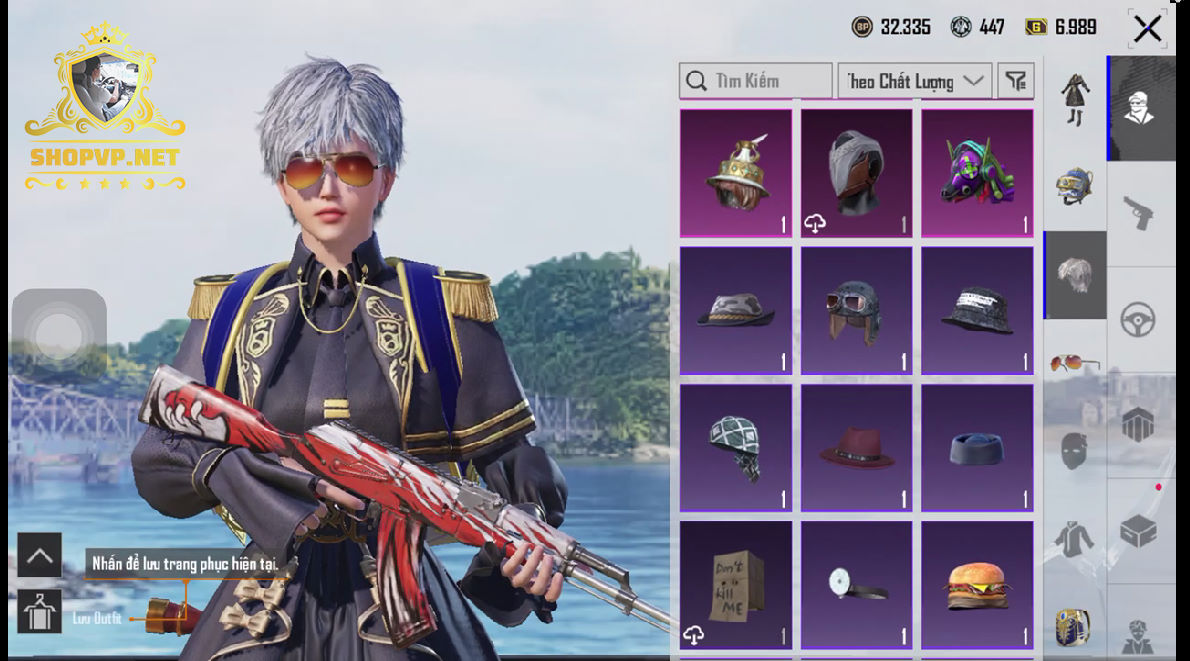Expand the panel with the up arrow

point(39,555)
